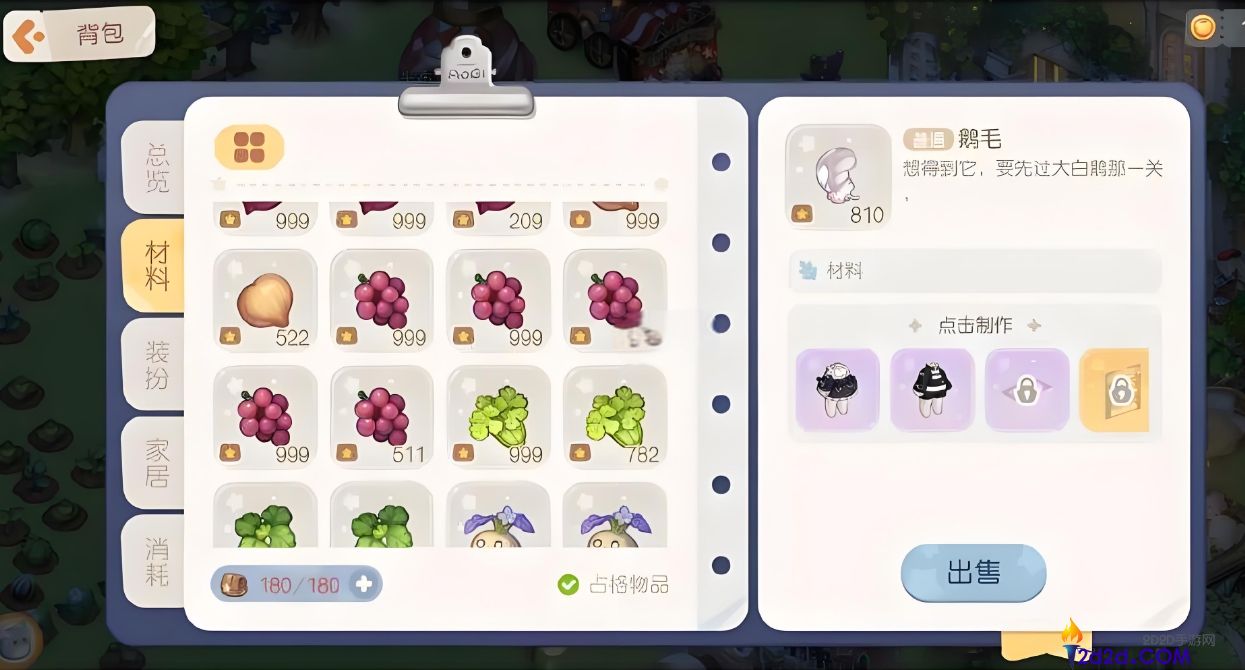The image size is (1245, 670).
Task: Sell the item with the 出售 button
Action: [x=973, y=573]
